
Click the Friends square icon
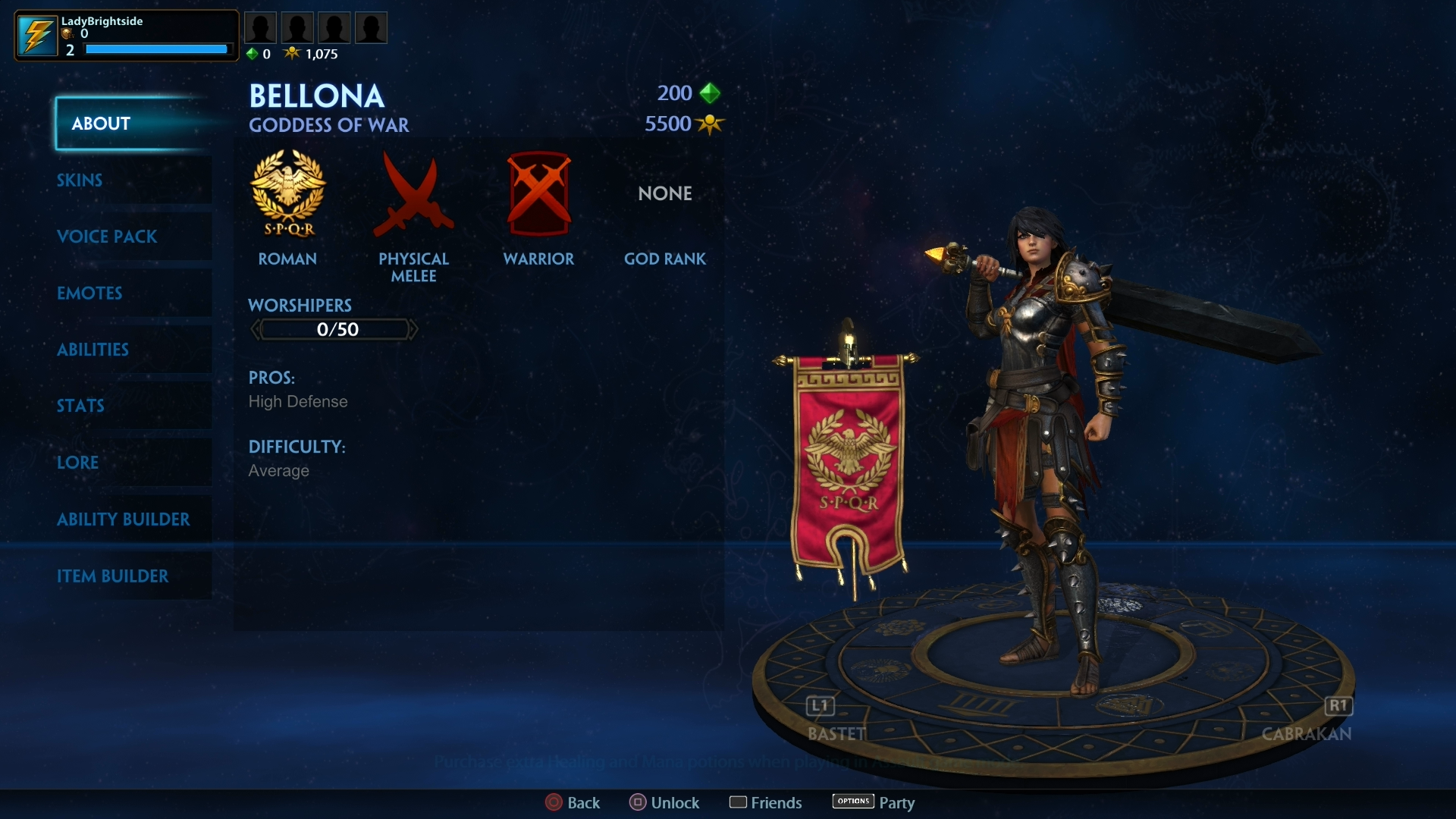point(739,802)
